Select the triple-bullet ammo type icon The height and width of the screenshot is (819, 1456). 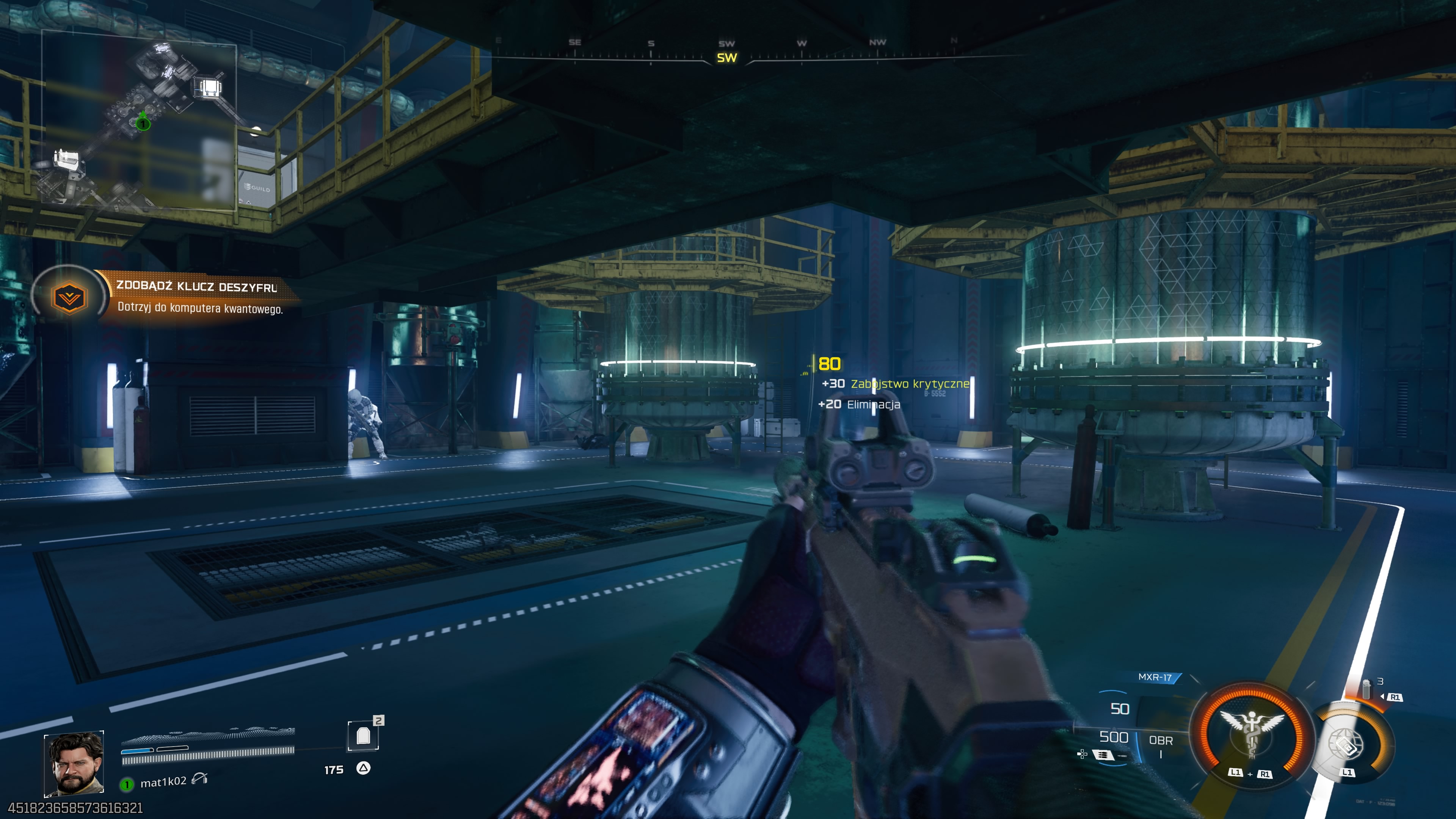click(1103, 755)
